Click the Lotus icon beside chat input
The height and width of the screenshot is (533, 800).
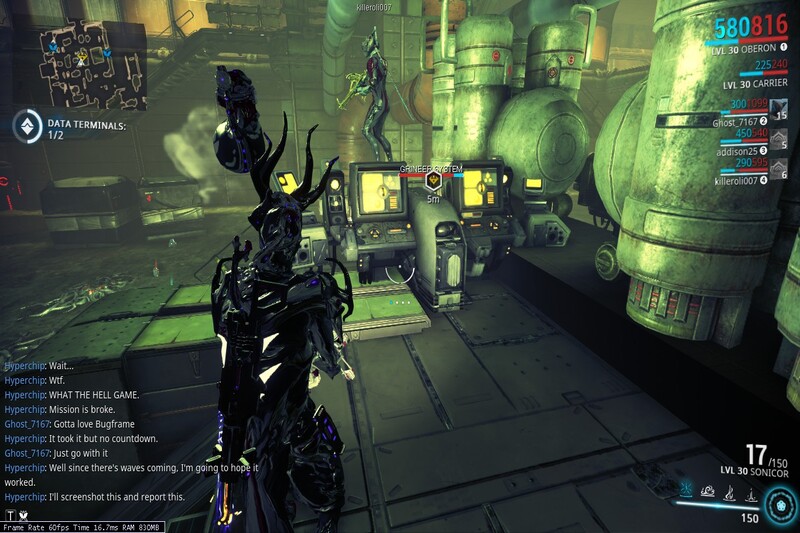(22, 514)
